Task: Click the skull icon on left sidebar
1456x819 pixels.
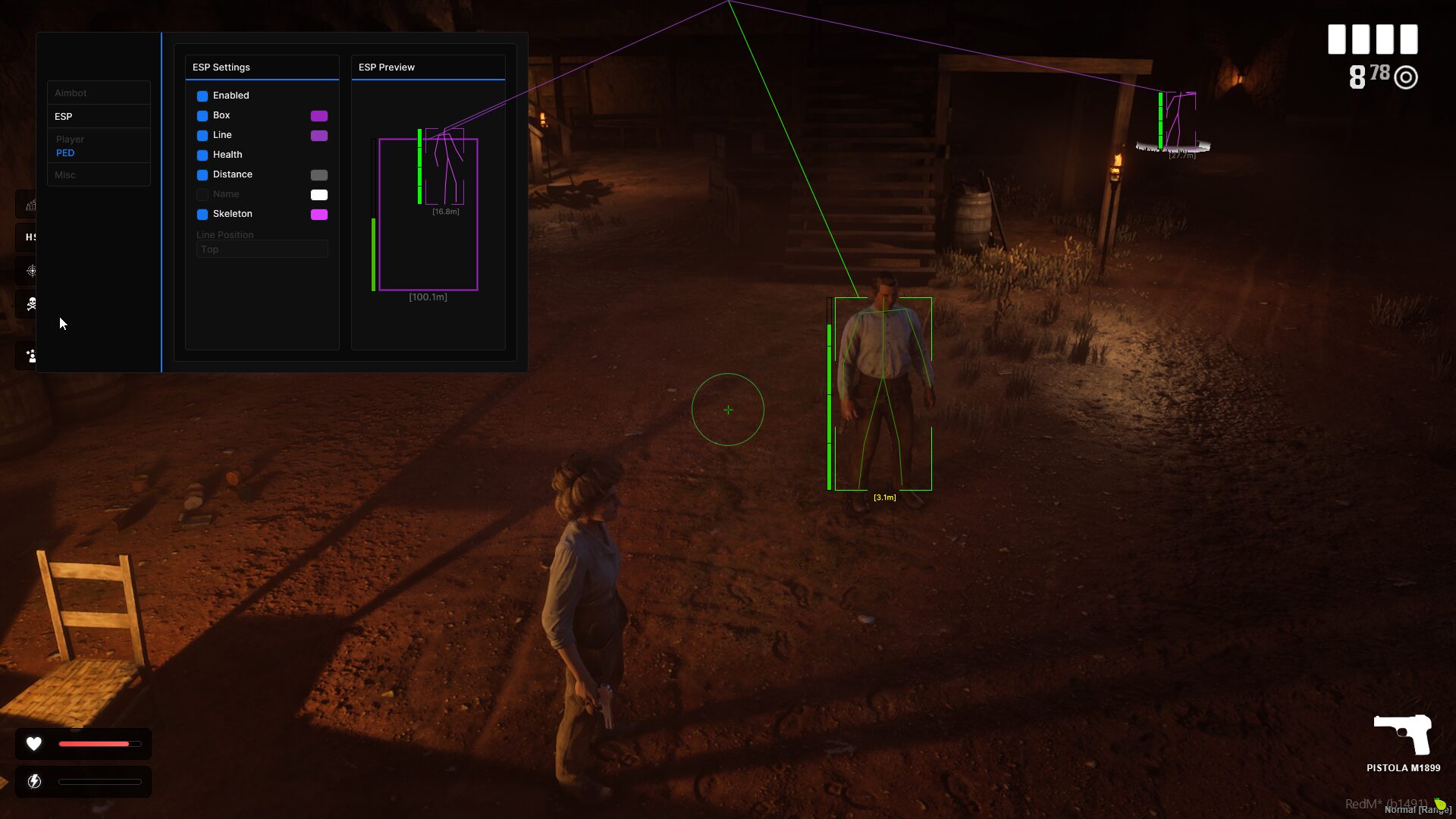Action: (x=31, y=304)
